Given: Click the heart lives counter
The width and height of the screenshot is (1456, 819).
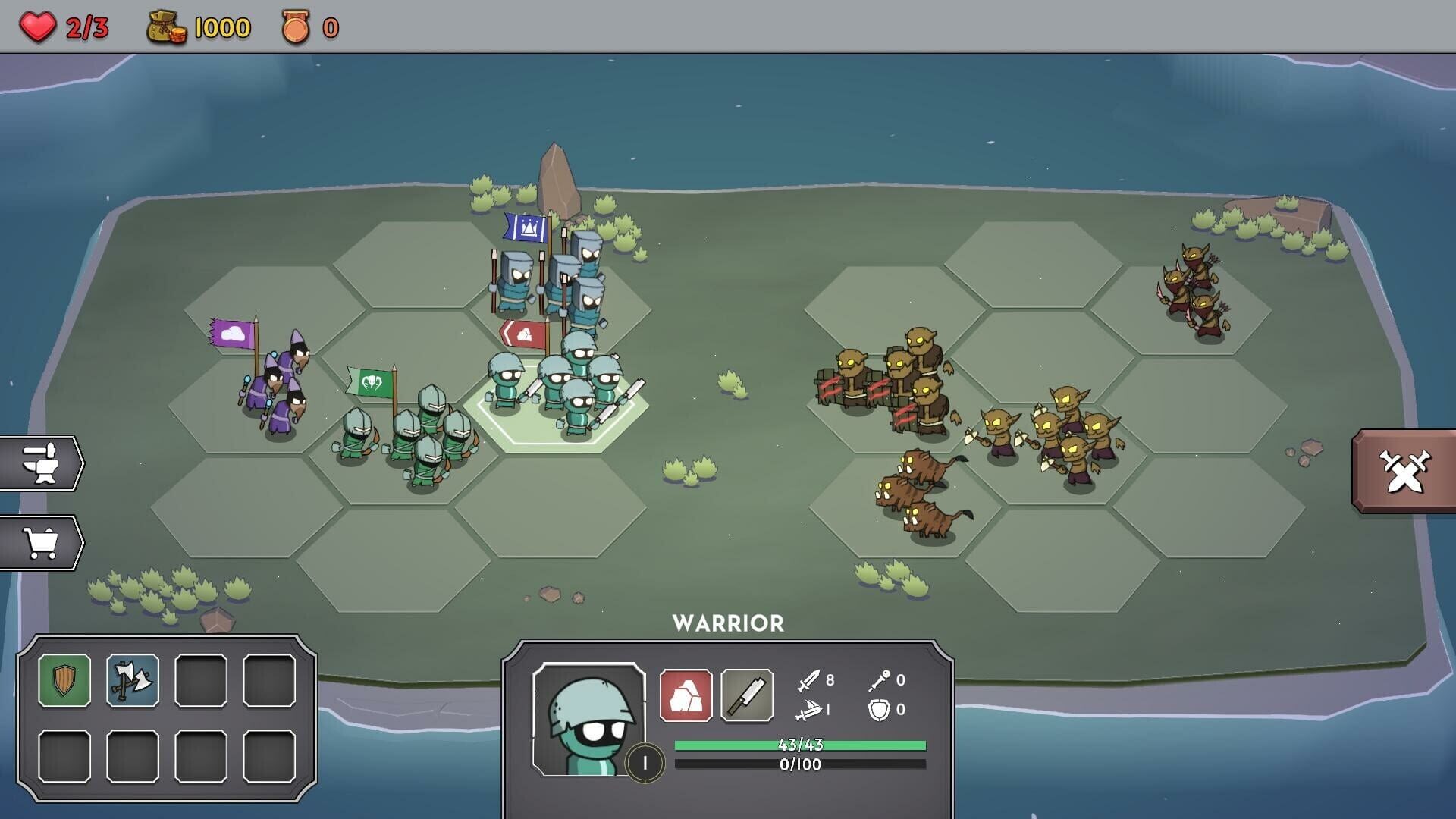Looking at the screenshot, I should [x=39, y=24].
